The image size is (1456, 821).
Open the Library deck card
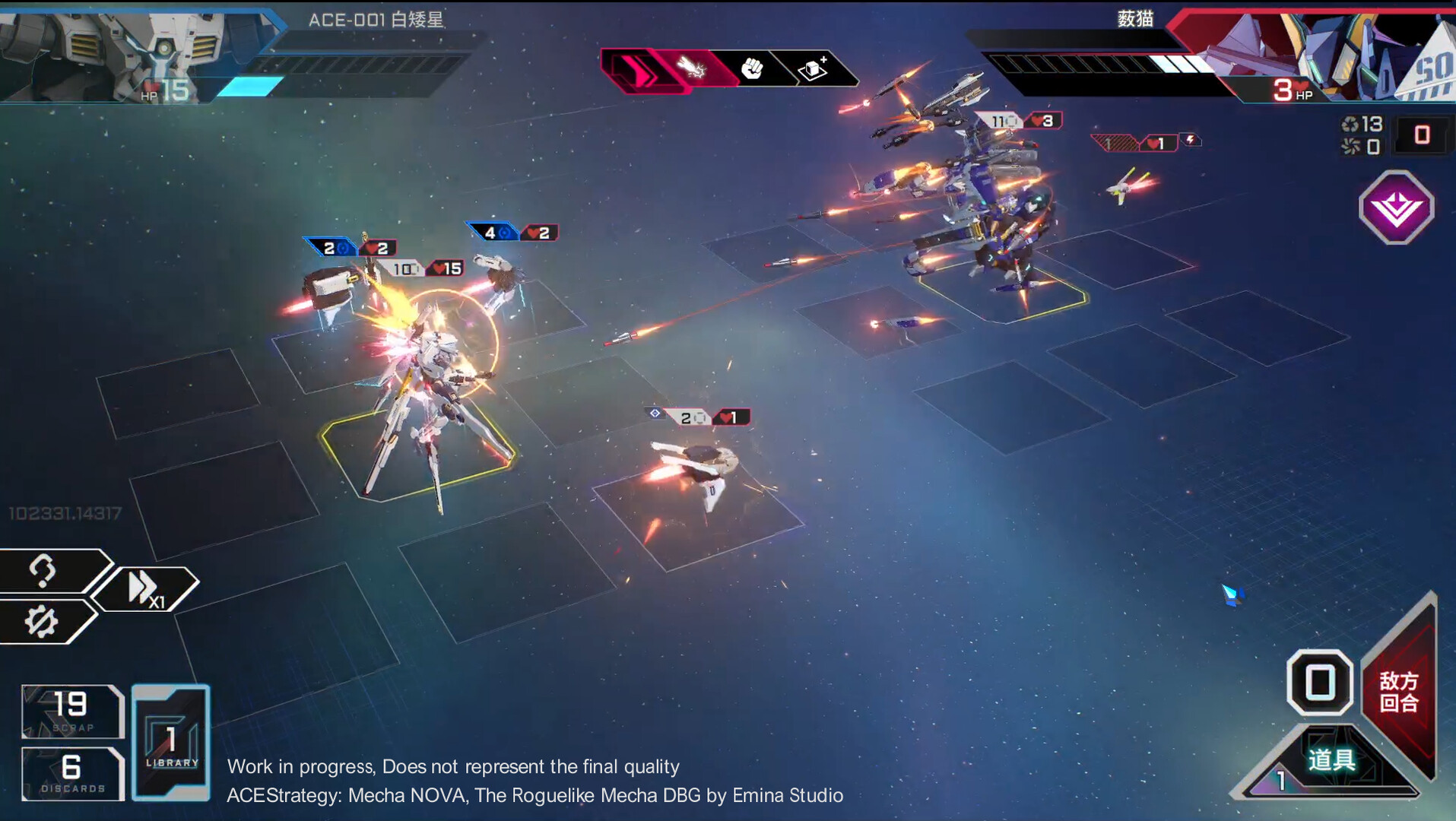[x=171, y=742]
